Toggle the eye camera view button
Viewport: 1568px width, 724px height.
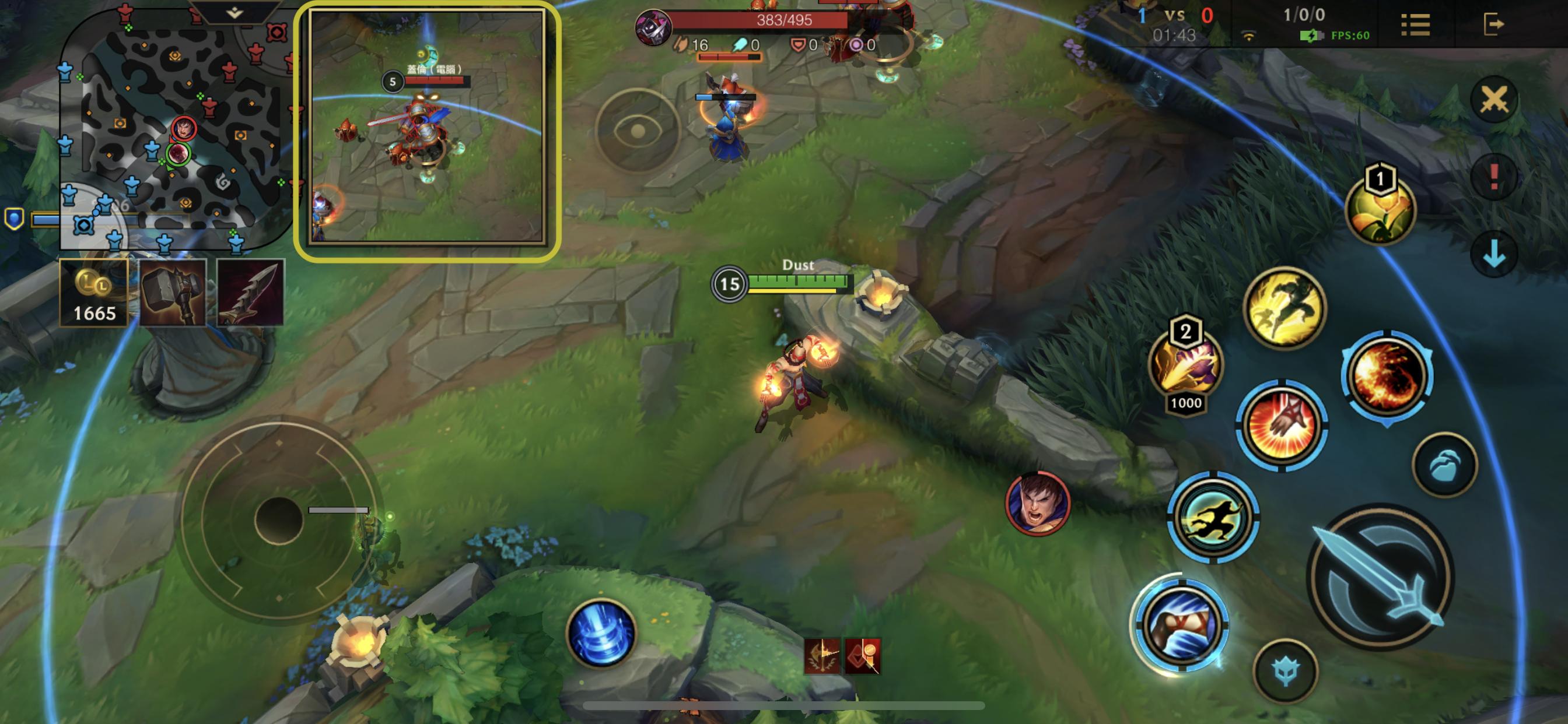(x=638, y=131)
